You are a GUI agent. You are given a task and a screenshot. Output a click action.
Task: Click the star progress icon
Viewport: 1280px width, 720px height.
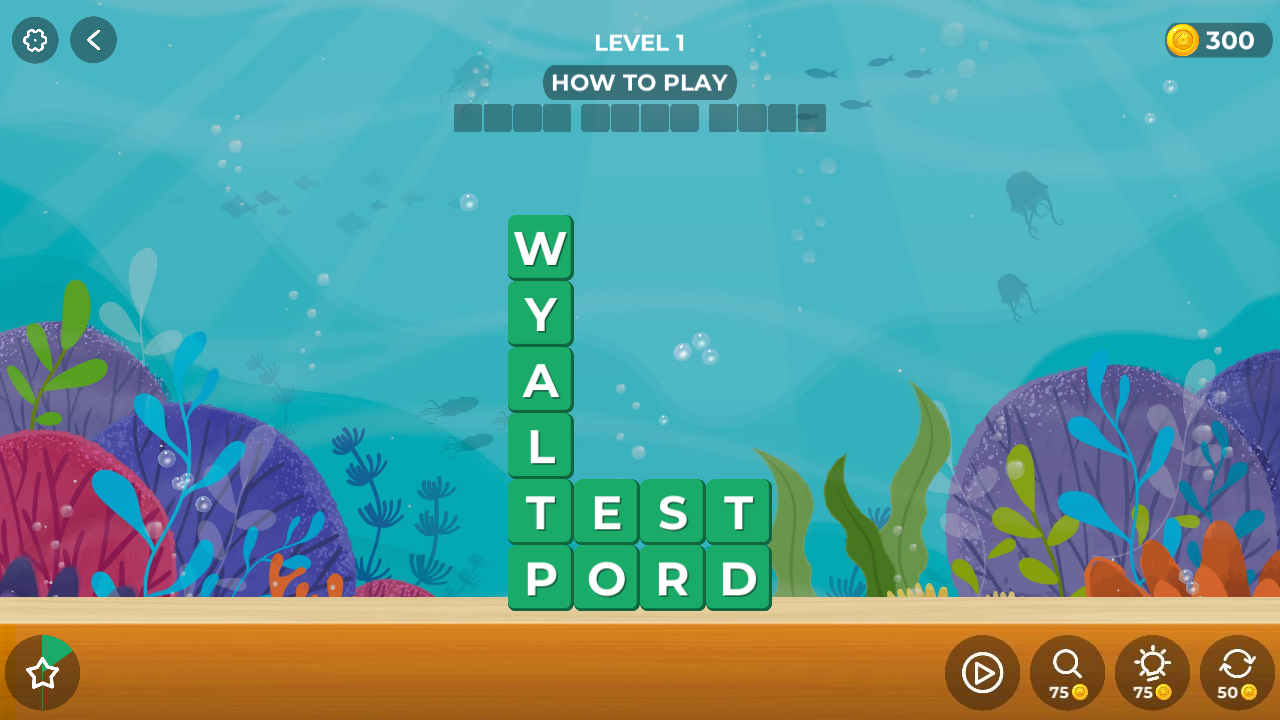point(43,673)
